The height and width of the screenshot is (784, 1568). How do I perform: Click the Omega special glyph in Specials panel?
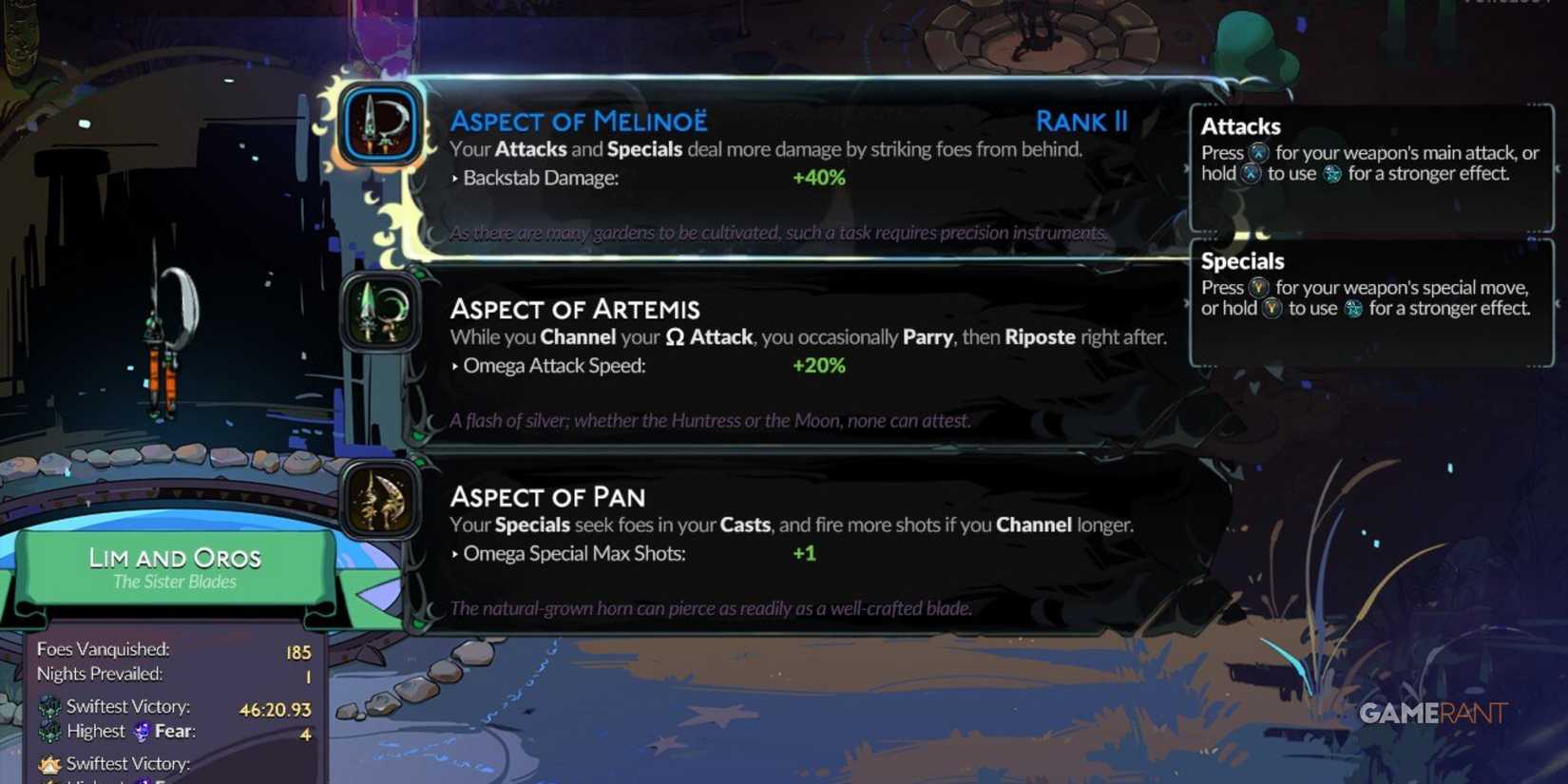tap(1353, 308)
